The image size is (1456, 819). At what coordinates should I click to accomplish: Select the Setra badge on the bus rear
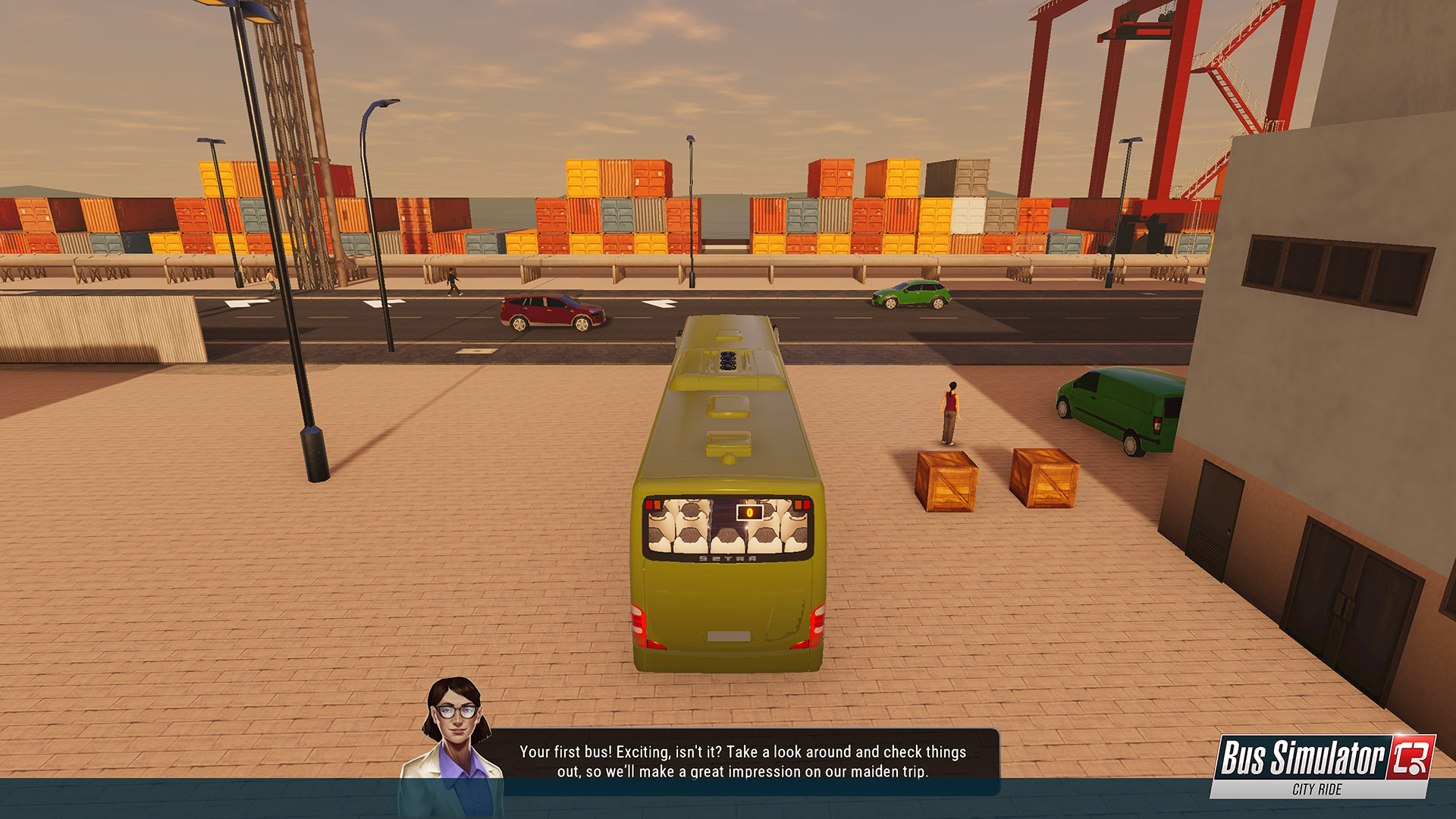click(x=726, y=558)
